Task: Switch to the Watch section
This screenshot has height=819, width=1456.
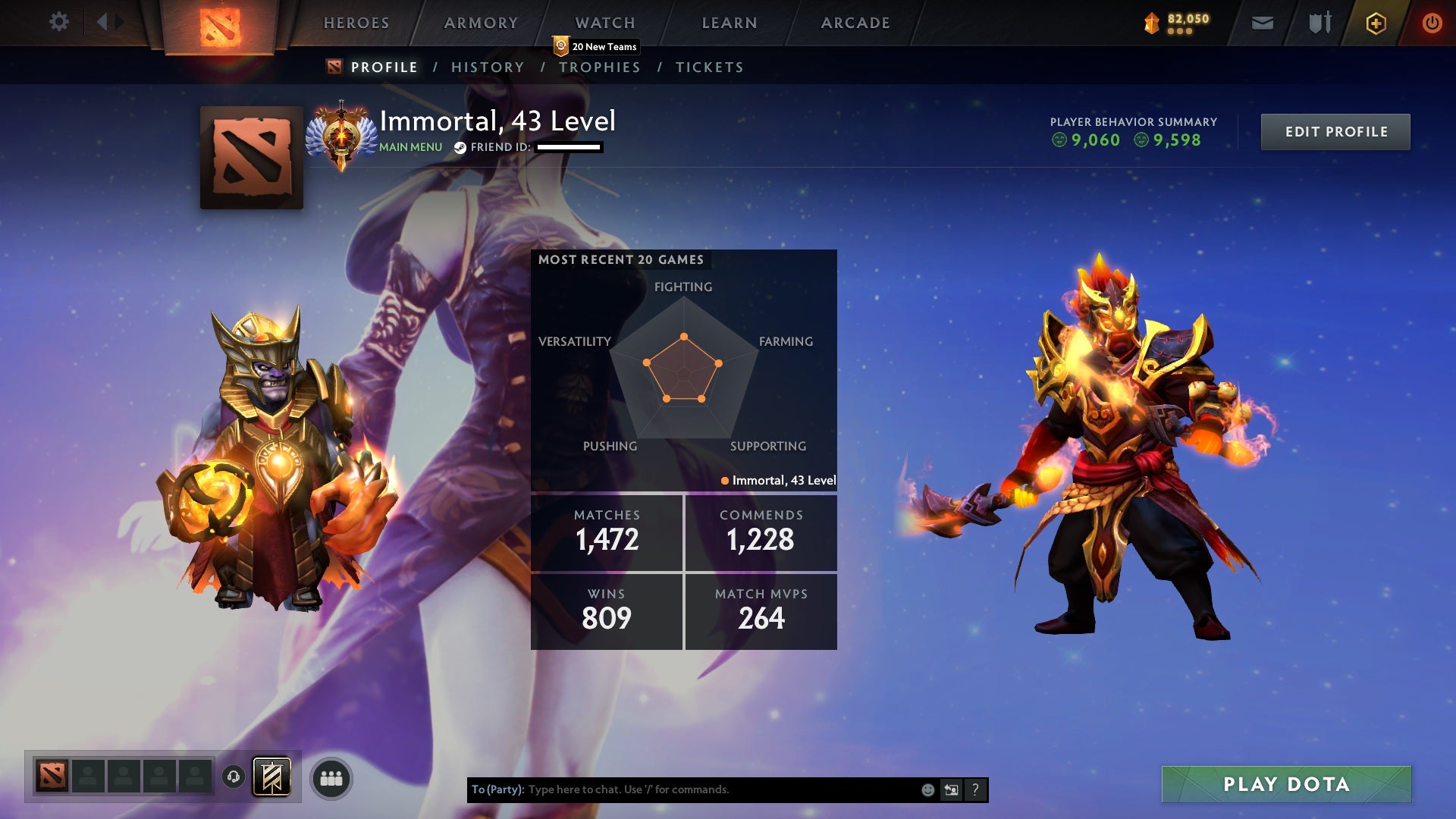Action: [x=605, y=23]
